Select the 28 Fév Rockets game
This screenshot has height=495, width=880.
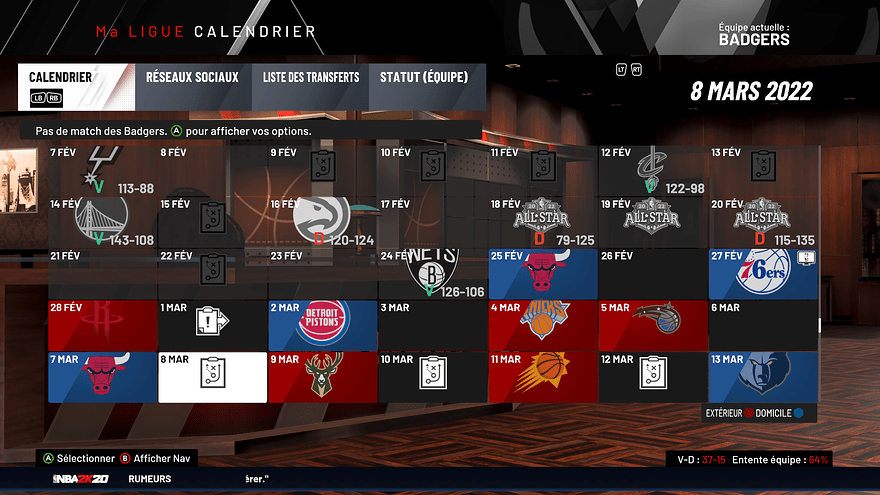(102, 324)
